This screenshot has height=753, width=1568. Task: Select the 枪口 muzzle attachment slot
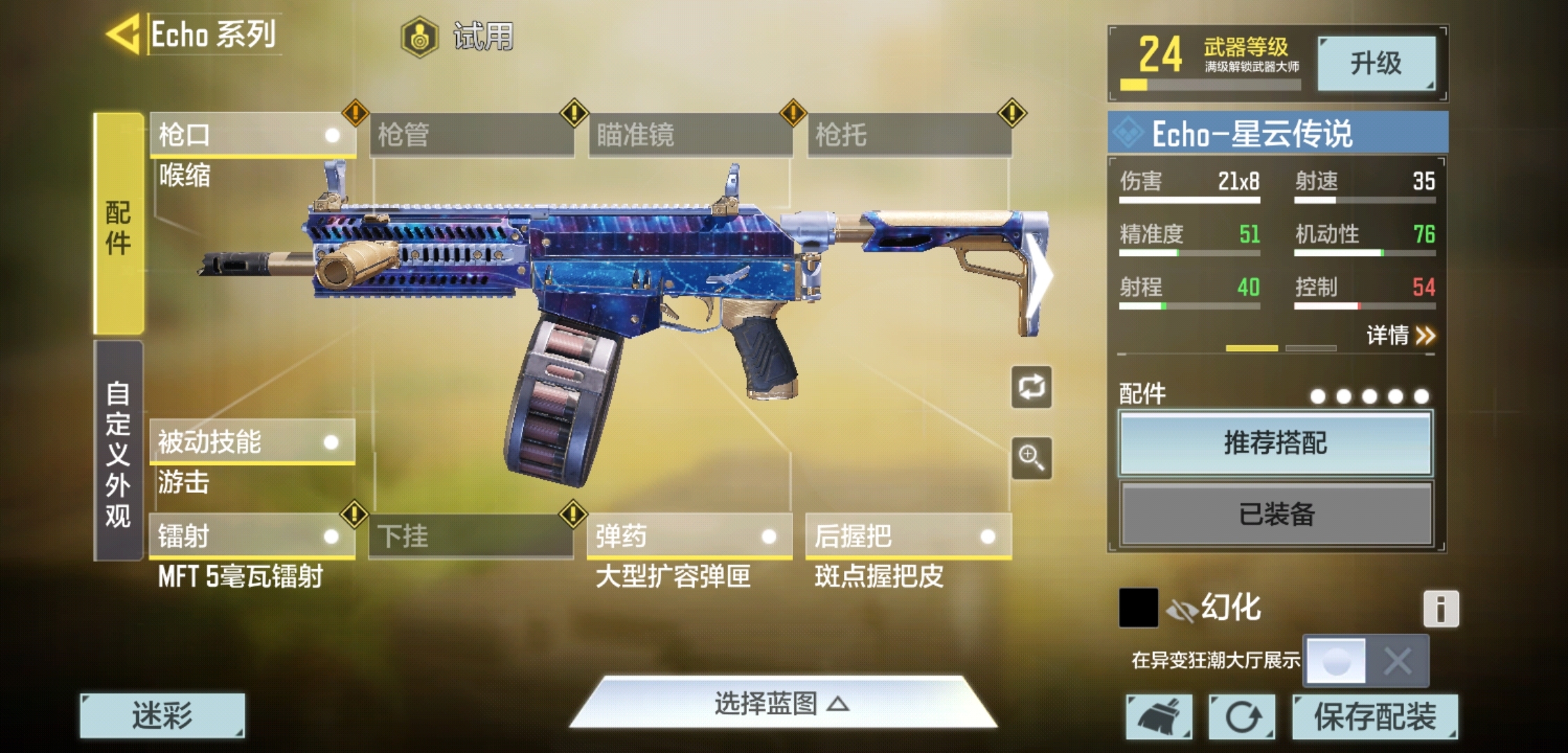[x=252, y=135]
